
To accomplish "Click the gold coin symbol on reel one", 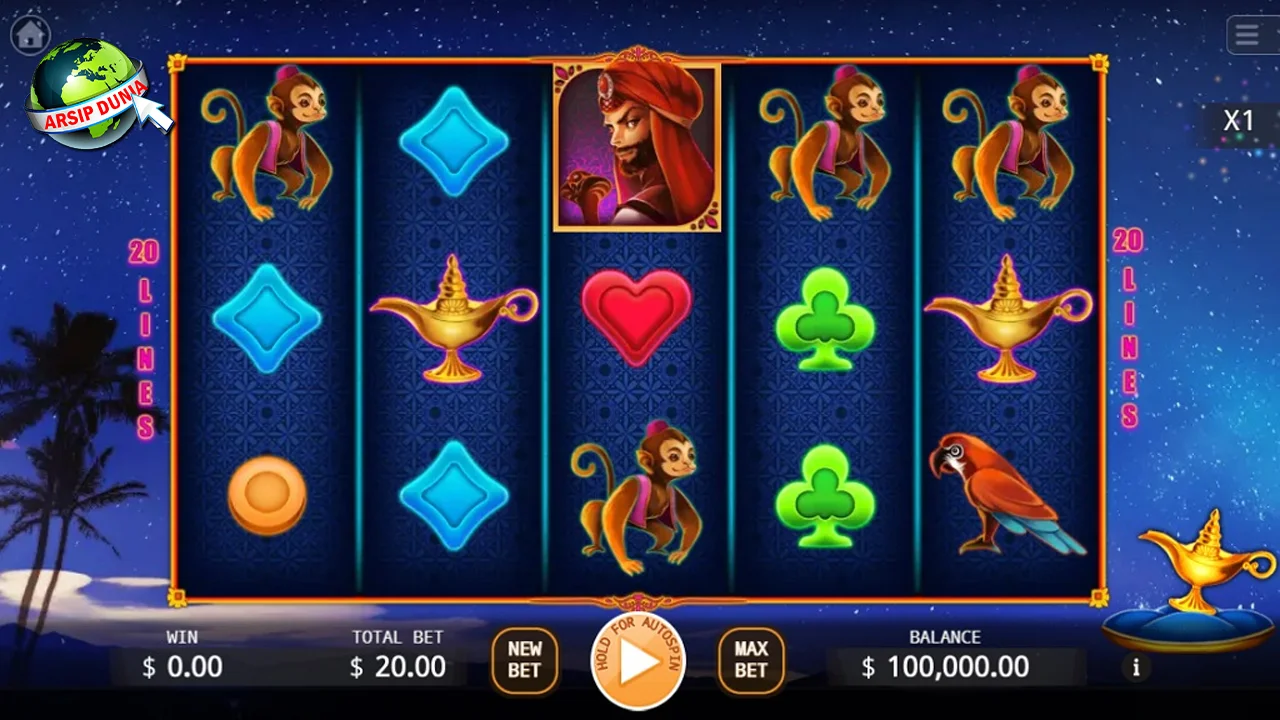I will 266,492.
